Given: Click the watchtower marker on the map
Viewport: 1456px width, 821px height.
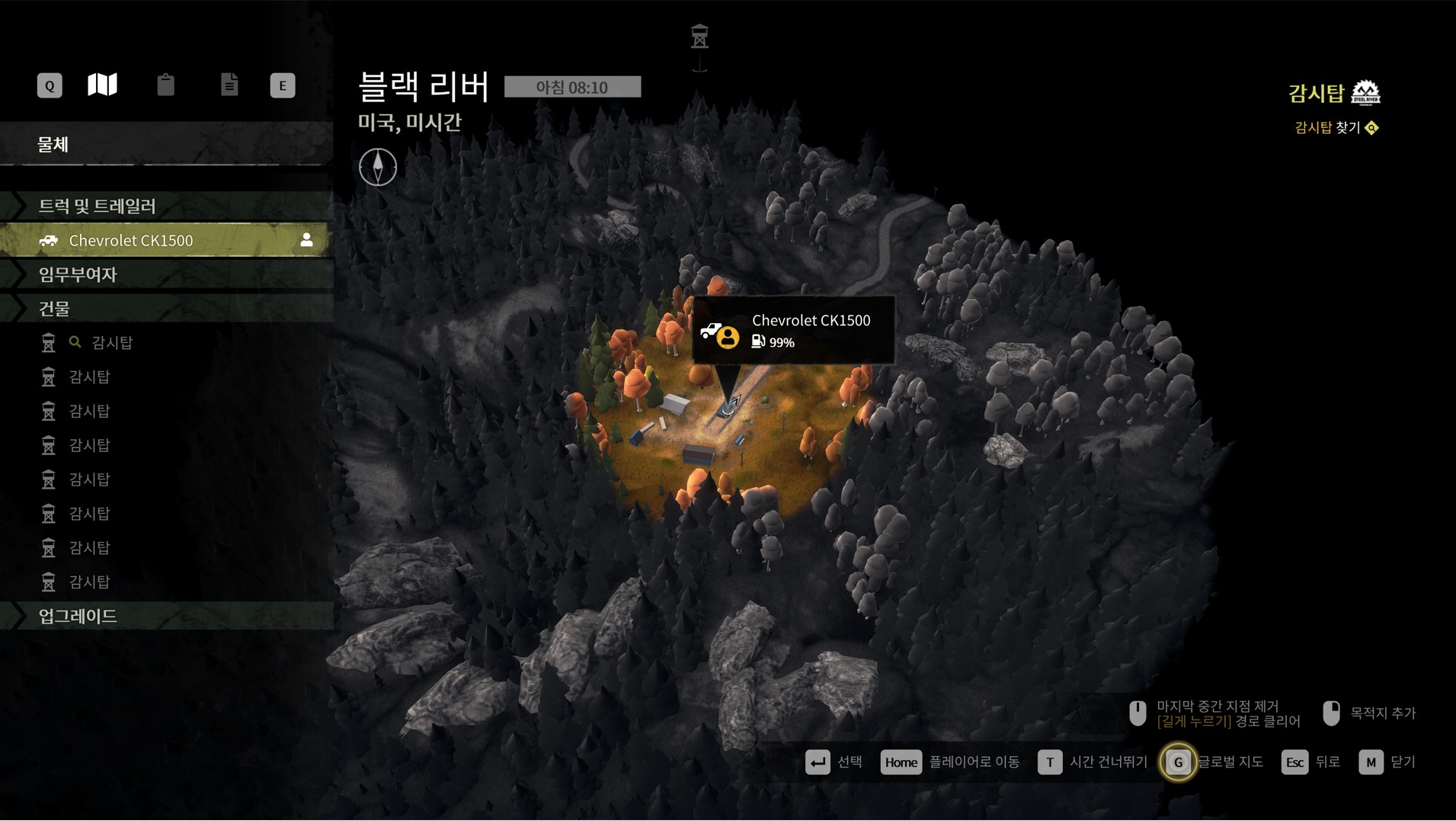Looking at the screenshot, I should coord(699,38).
